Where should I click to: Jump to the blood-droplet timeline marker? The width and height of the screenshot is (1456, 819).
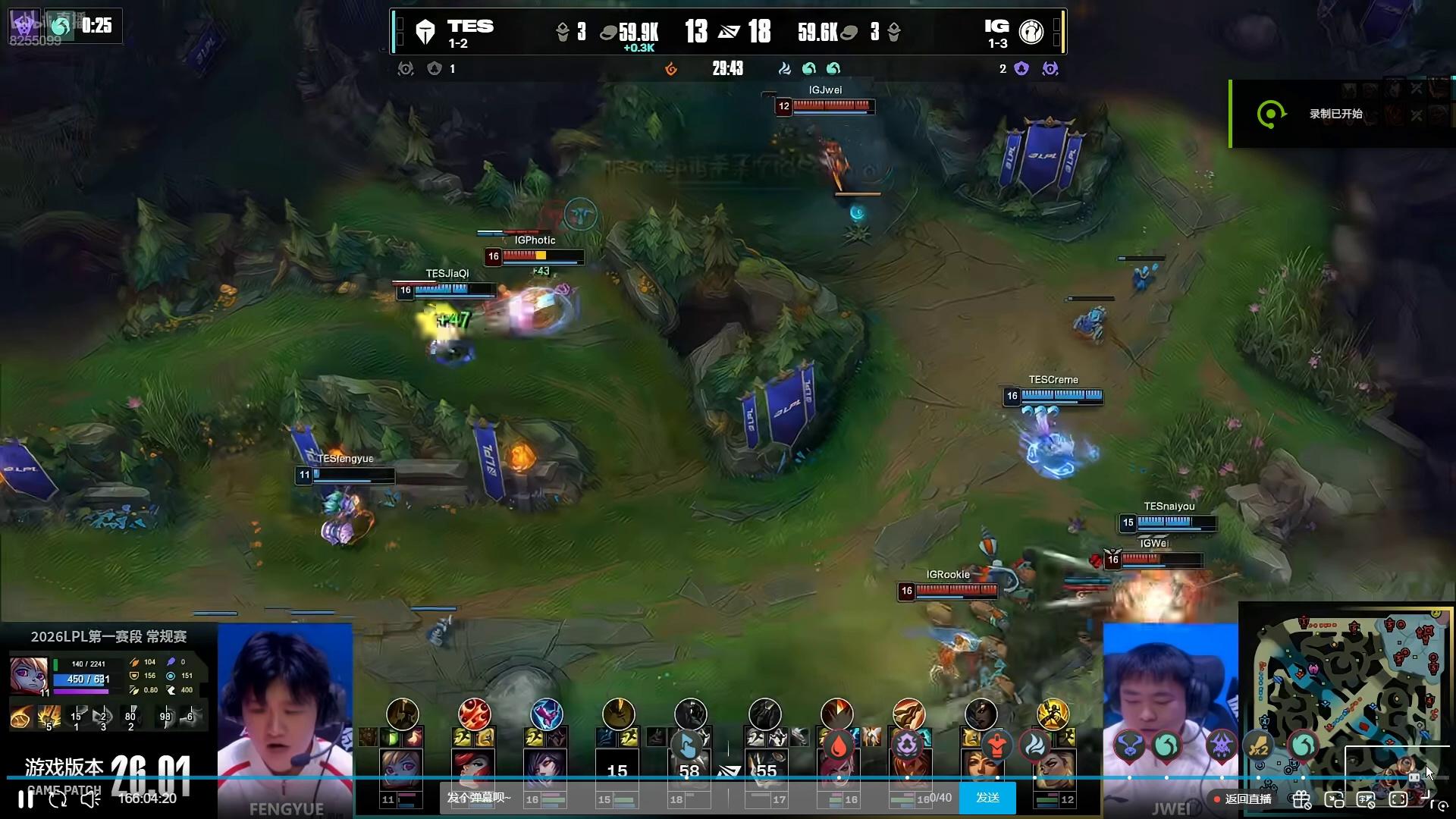coord(838,746)
